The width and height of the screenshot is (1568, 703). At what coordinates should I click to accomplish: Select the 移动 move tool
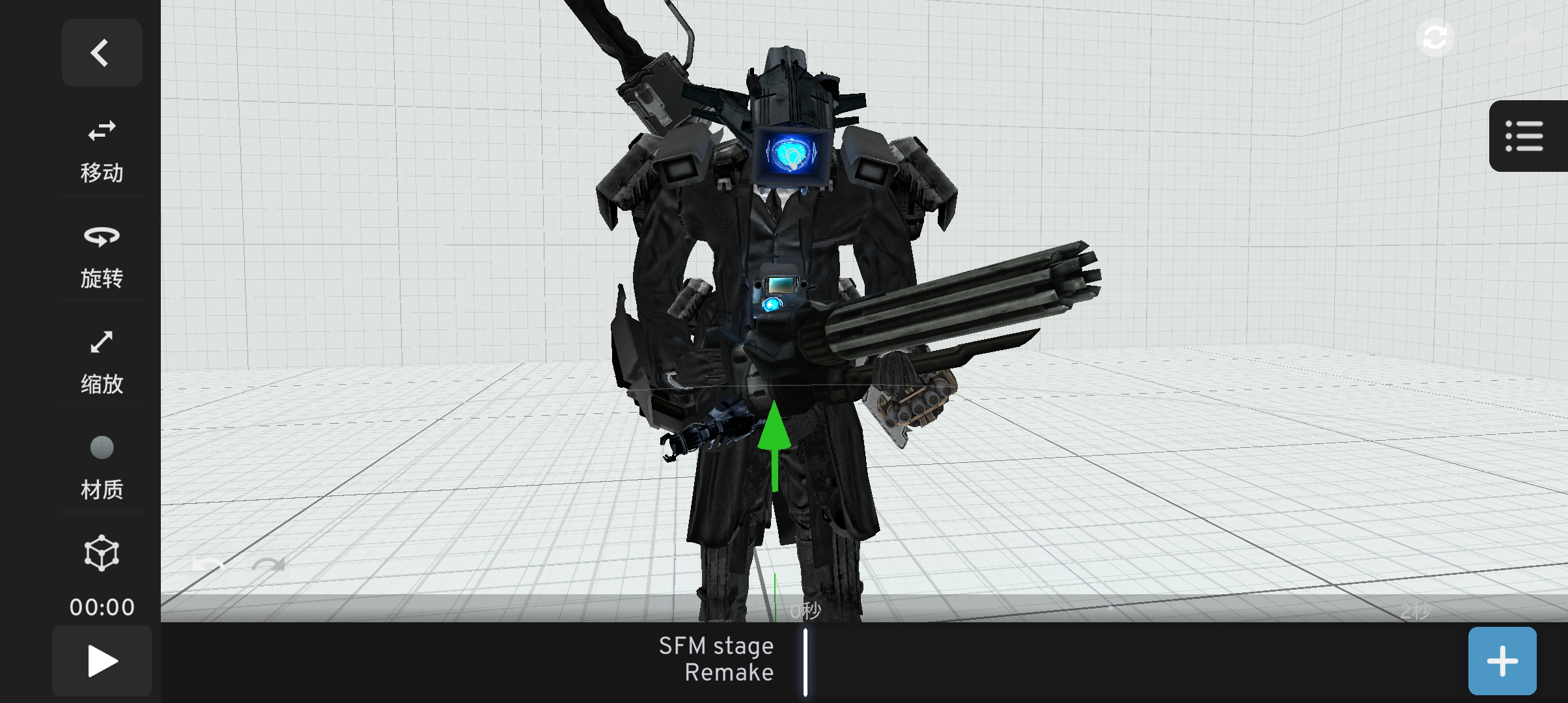102,150
